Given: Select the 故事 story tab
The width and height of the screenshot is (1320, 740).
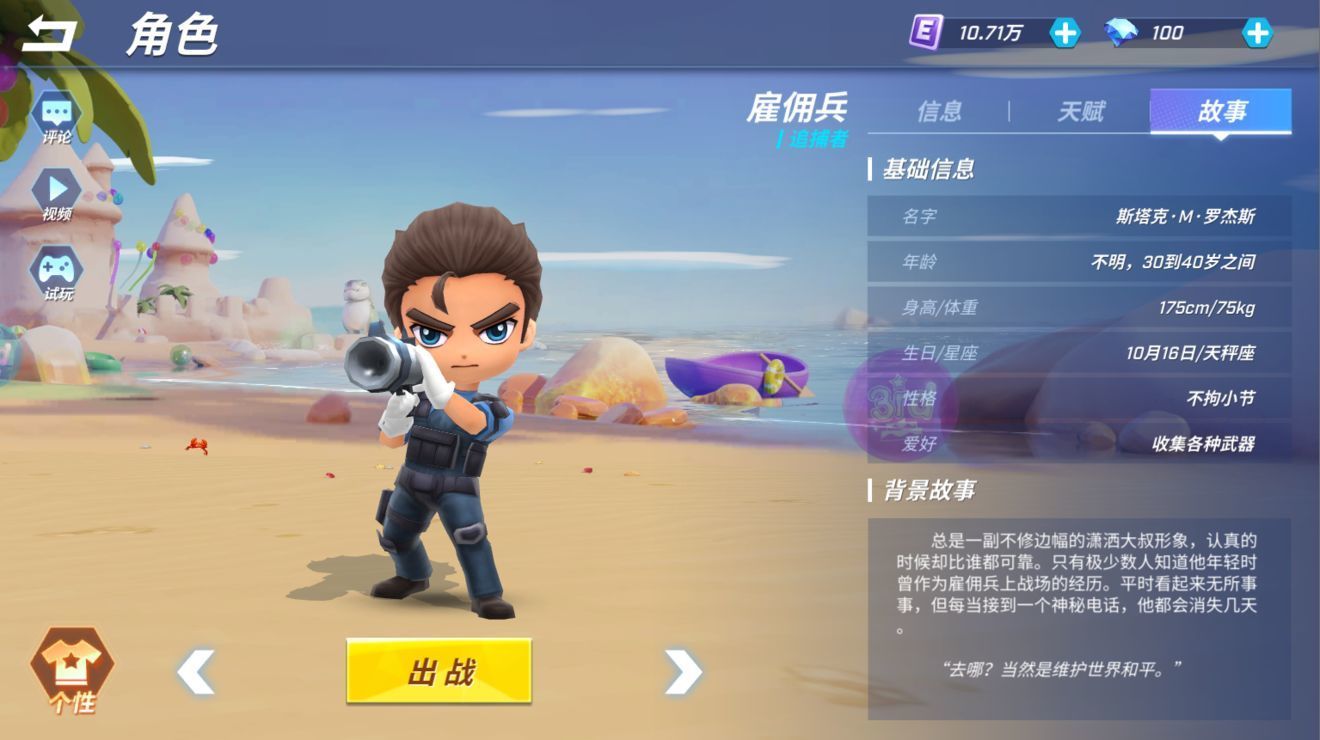Looking at the screenshot, I should pos(1221,111).
